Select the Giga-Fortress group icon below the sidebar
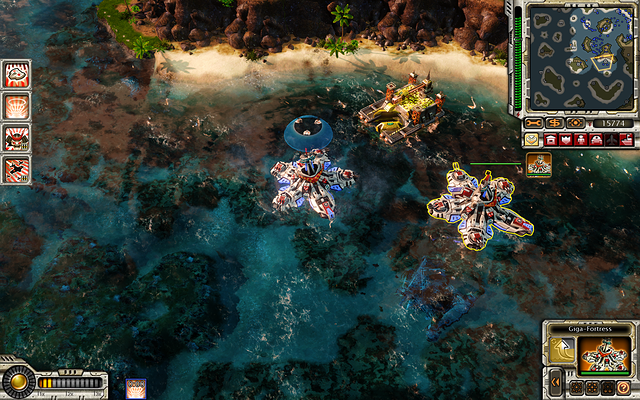This screenshot has height=400, width=640. point(539,165)
